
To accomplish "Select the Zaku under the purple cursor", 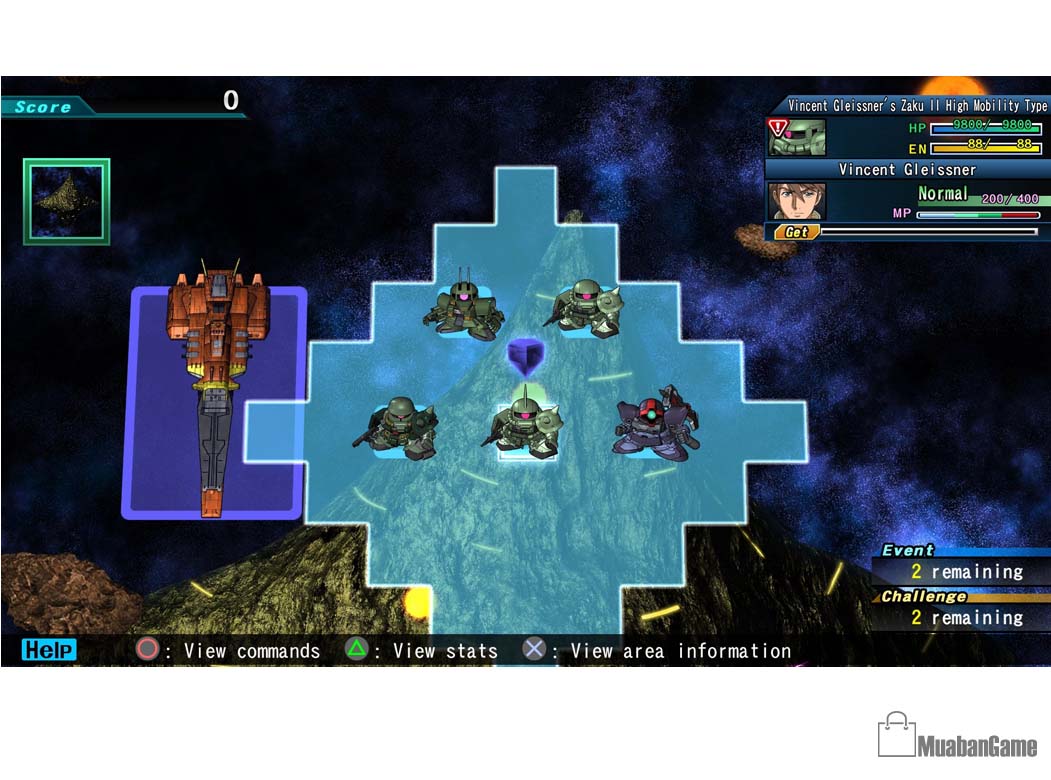I will [525, 425].
